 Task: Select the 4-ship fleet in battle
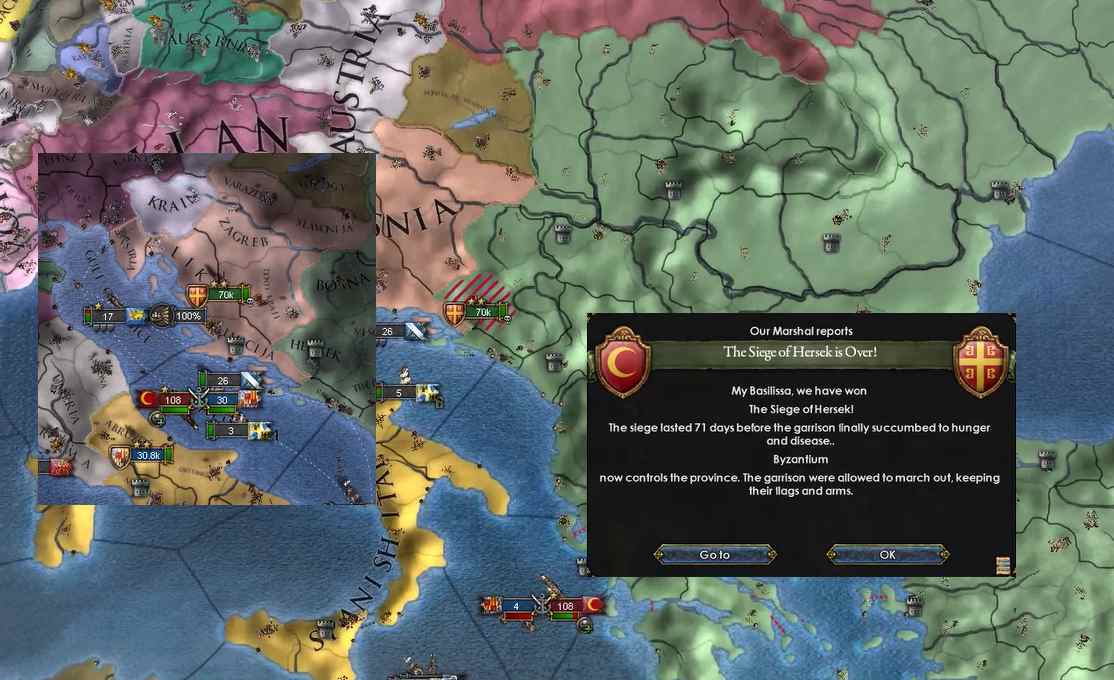point(516,606)
